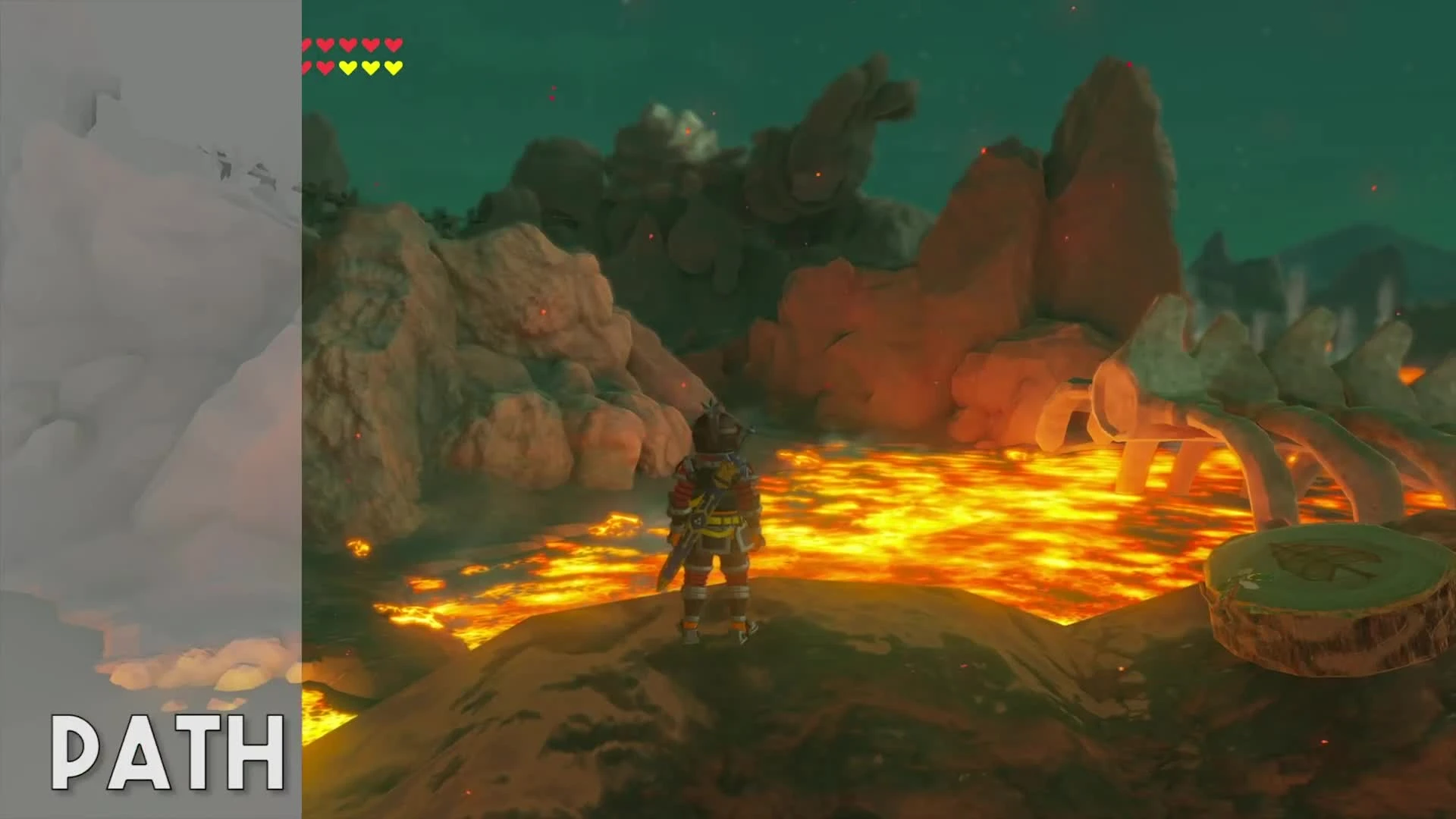Select the last red heart in the top row
Image resolution: width=1456 pixels, height=819 pixels.
[393, 44]
